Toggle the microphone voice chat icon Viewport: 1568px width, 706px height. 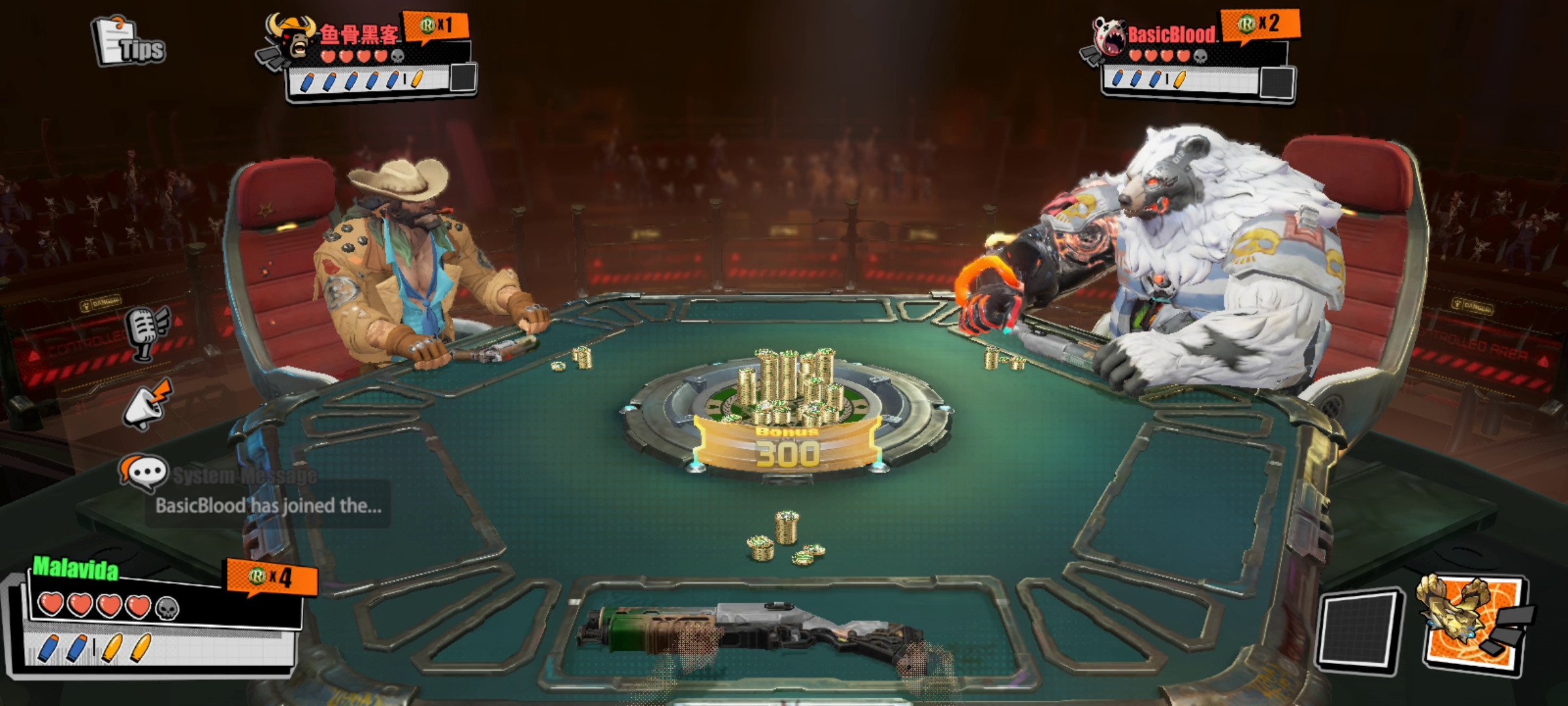point(148,332)
